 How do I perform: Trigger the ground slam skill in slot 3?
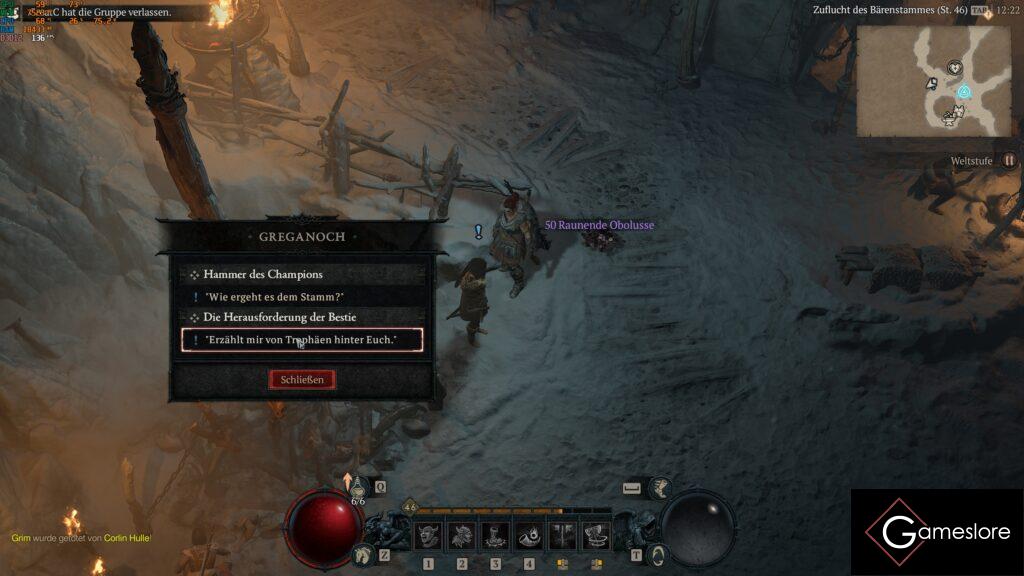(495, 536)
